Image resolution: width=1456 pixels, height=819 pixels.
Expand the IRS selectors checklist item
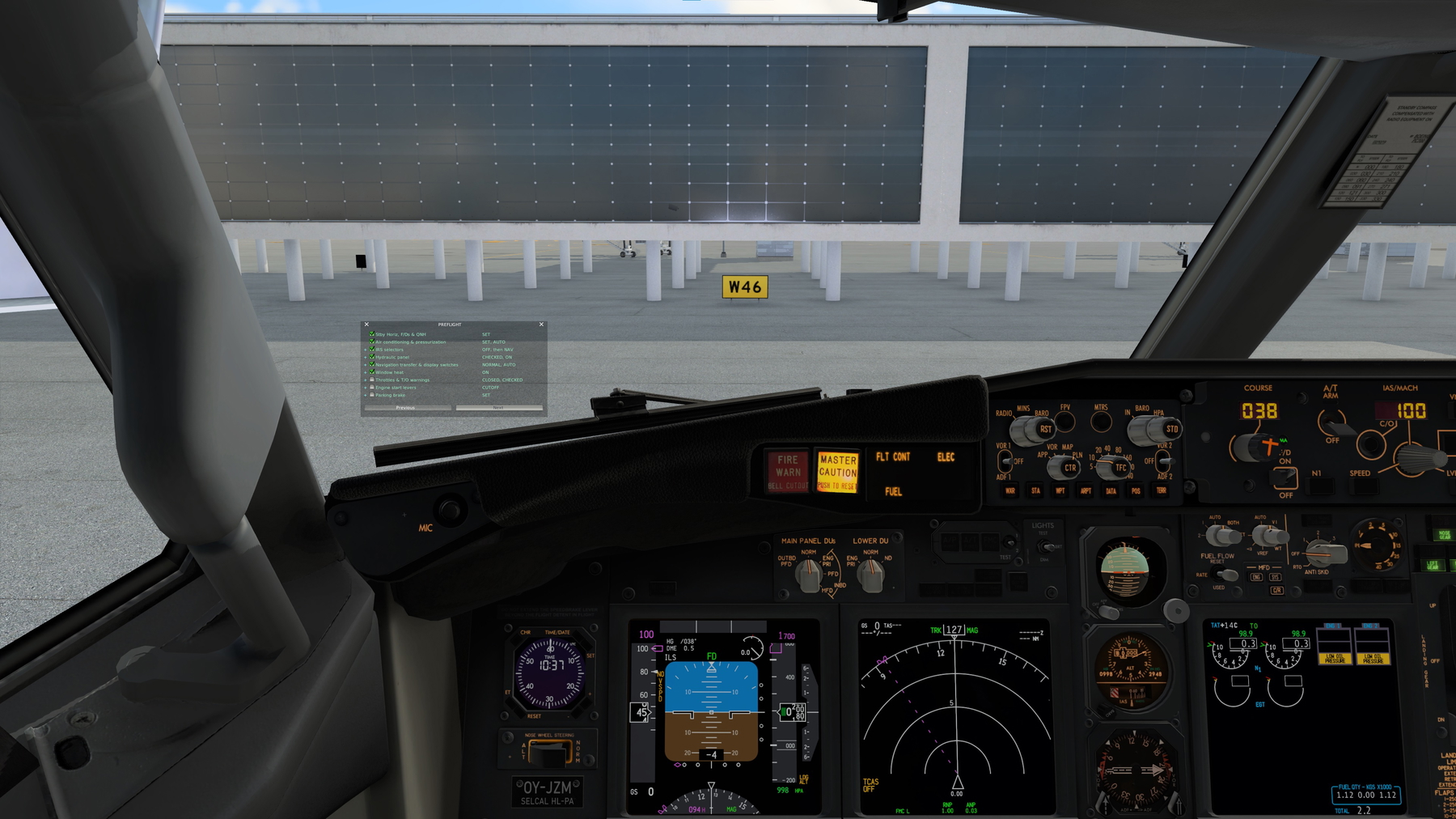tap(365, 350)
